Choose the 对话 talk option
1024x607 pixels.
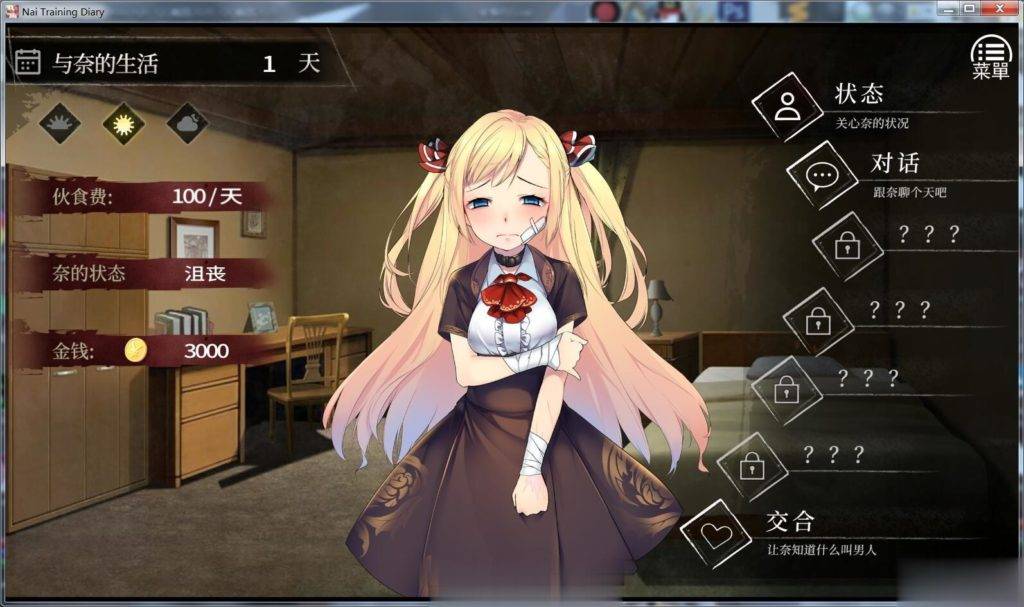click(x=822, y=175)
